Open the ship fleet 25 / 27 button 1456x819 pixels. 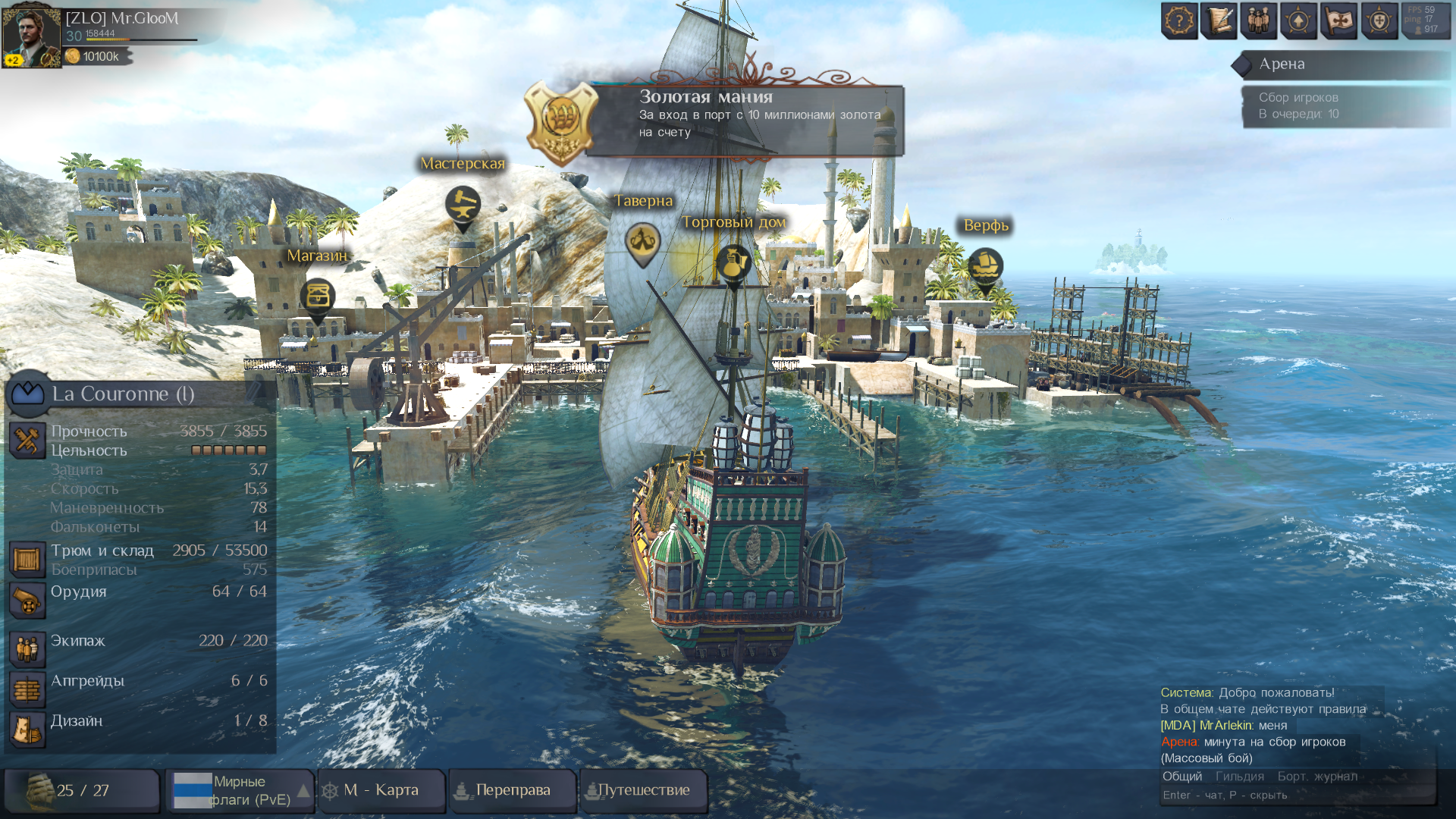coord(82,790)
